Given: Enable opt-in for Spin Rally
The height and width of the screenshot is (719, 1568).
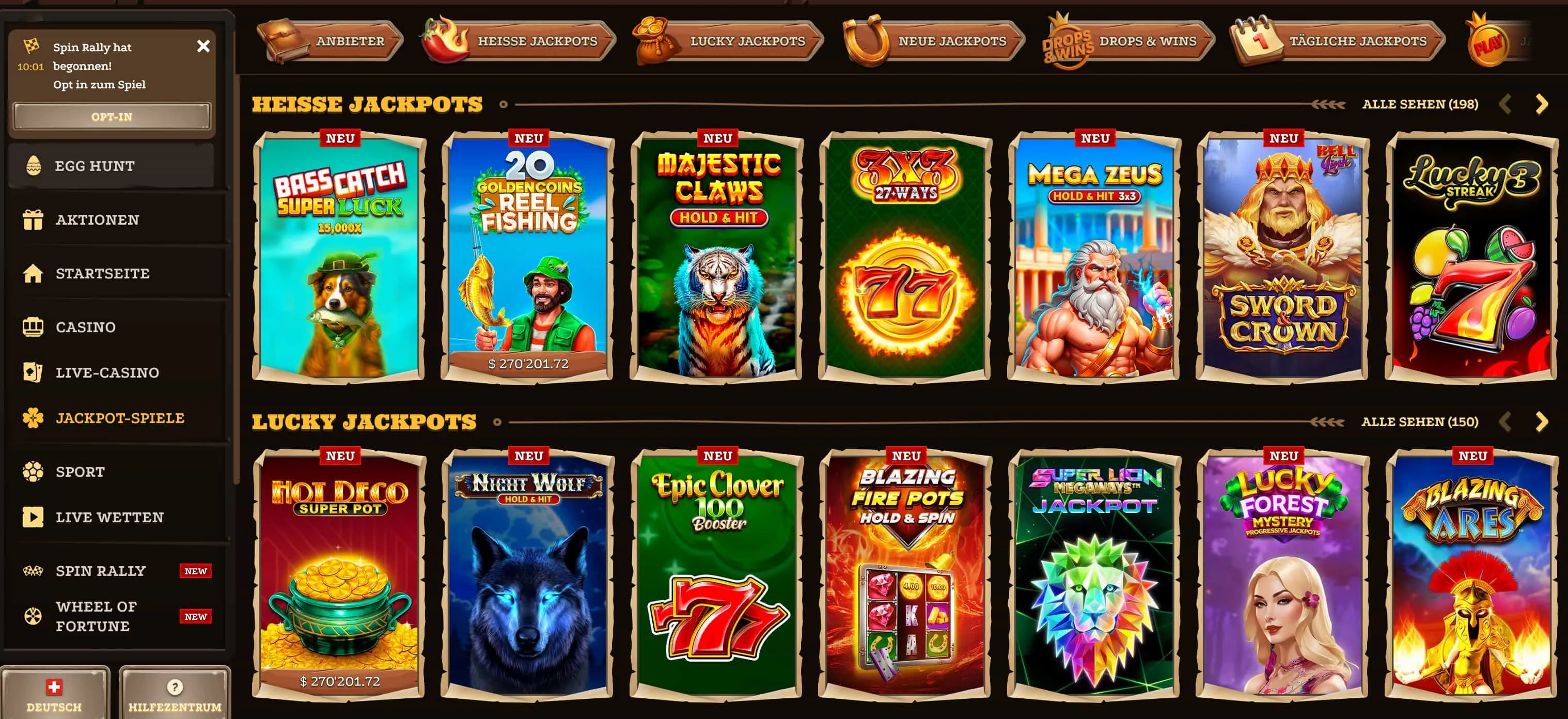Looking at the screenshot, I should point(112,116).
